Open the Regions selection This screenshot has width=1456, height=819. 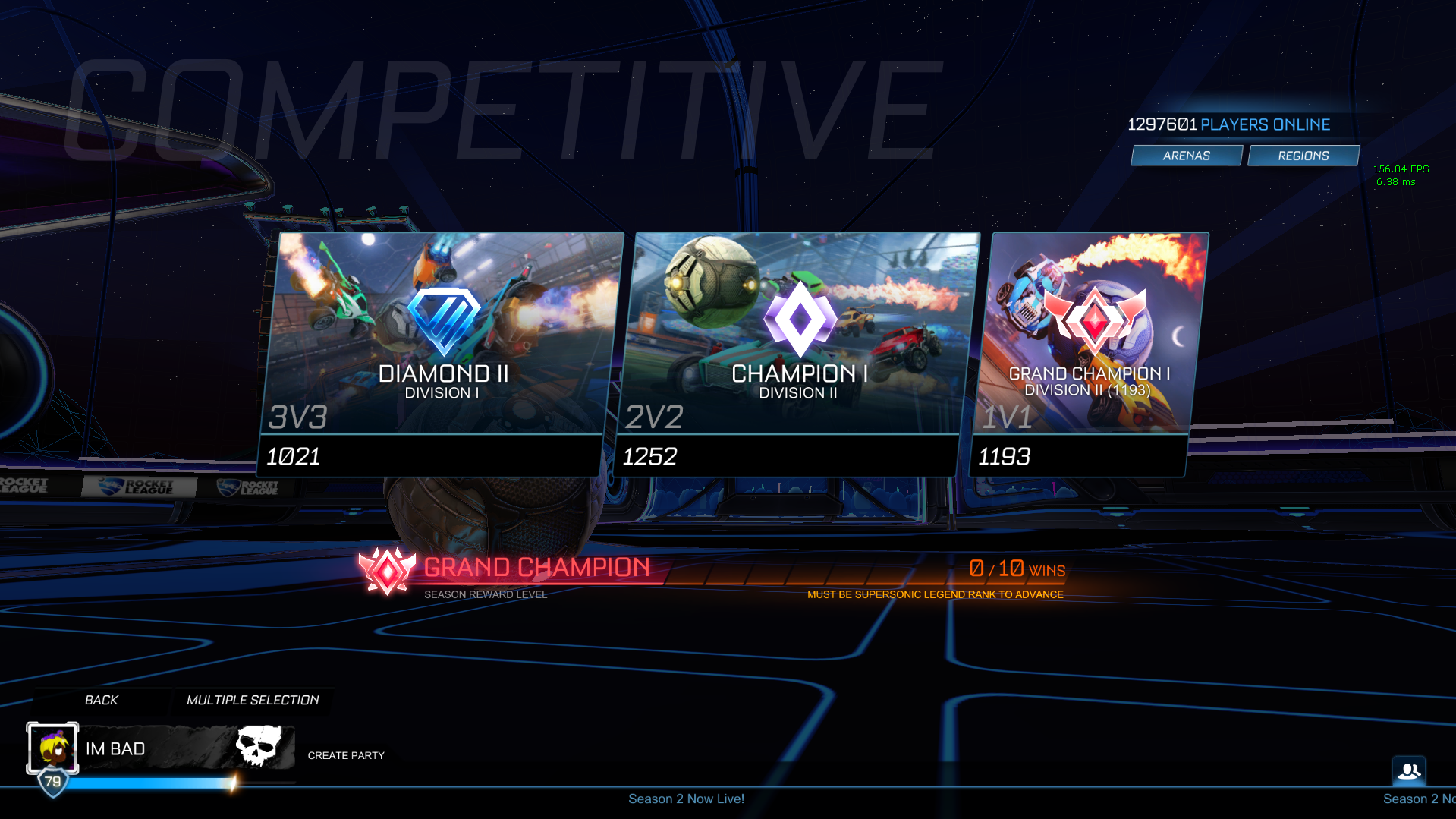[1303, 156]
